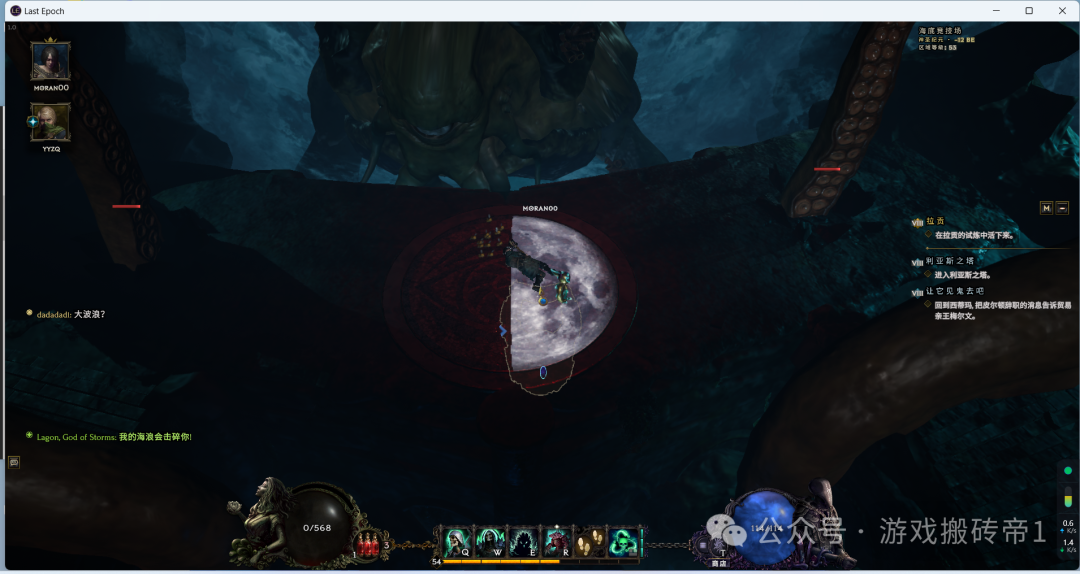Open the map with M button
1080x574 pixels.
1046,208
